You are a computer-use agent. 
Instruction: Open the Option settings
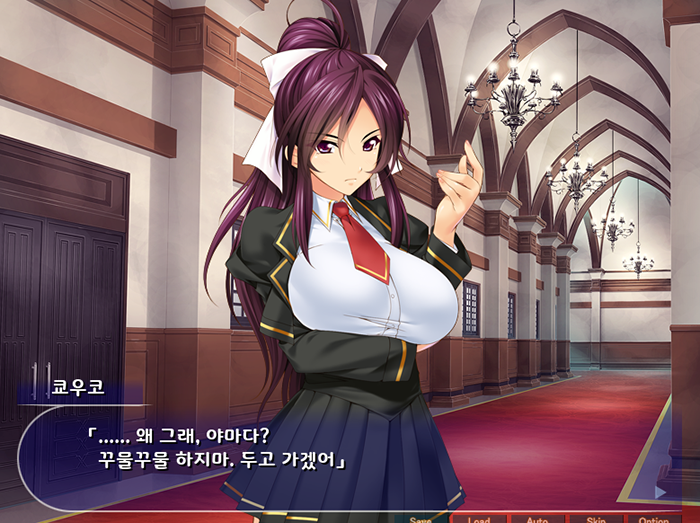tap(654, 519)
